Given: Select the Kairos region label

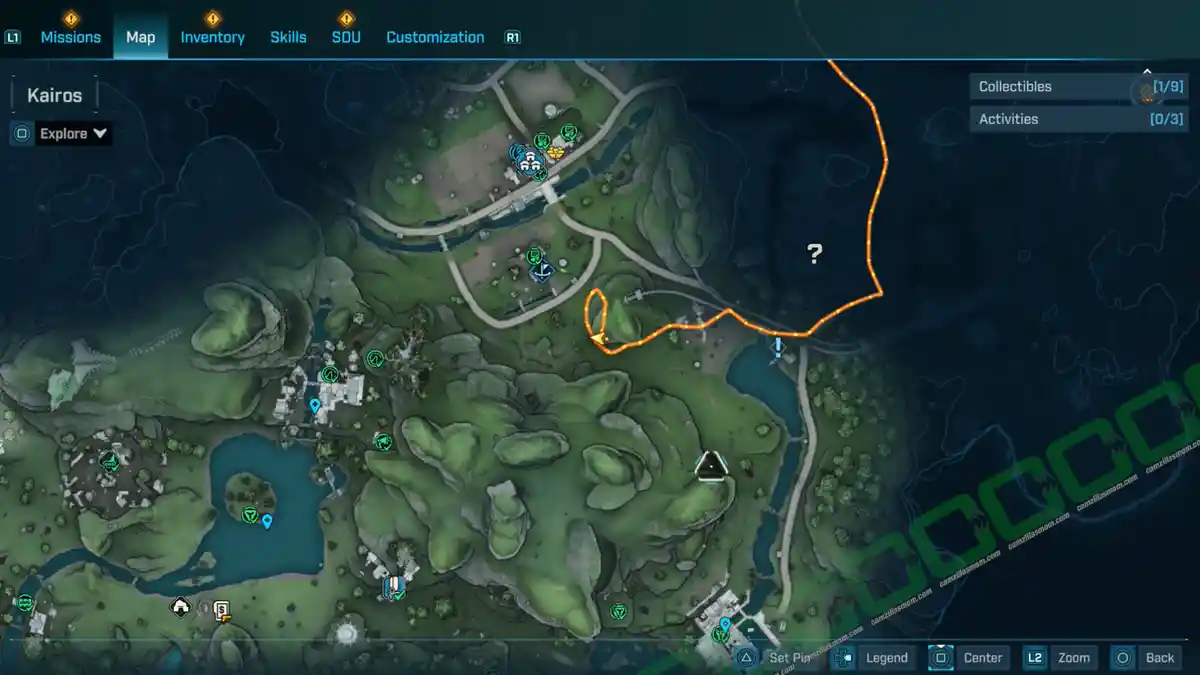Looking at the screenshot, I should click(54, 96).
